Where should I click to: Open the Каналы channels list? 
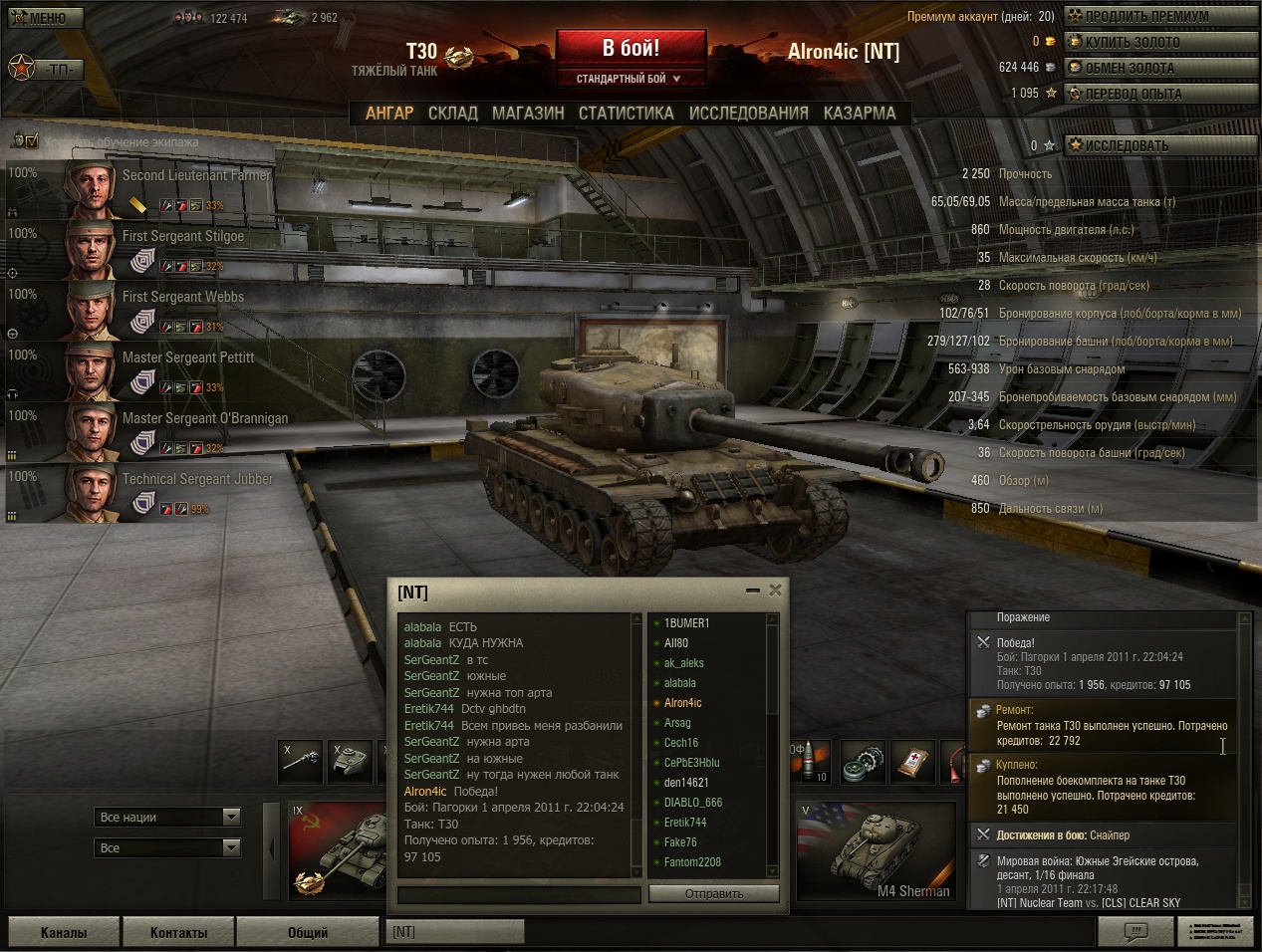64,933
